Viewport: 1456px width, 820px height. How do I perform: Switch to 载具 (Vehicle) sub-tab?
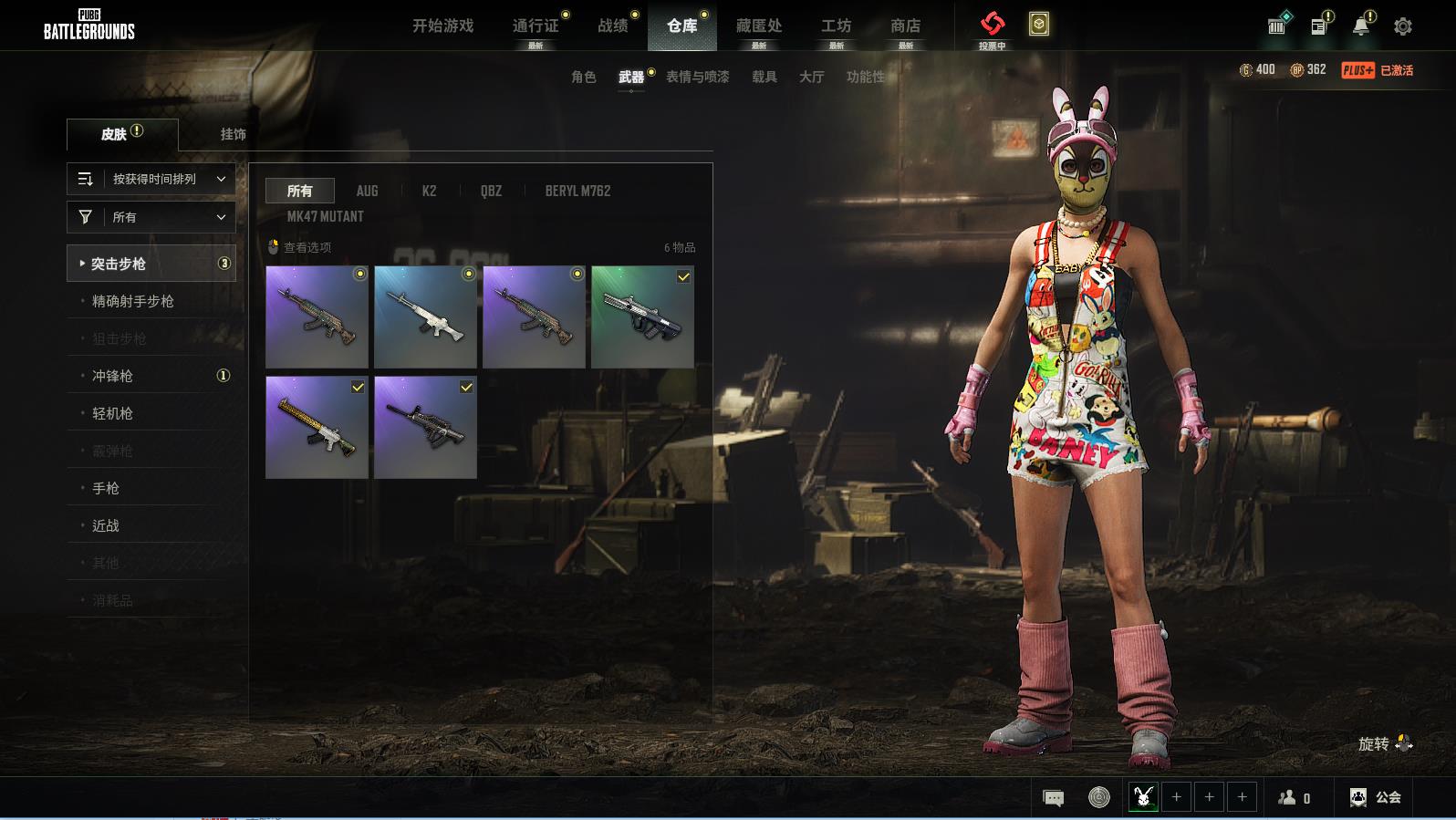coord(764,77)
